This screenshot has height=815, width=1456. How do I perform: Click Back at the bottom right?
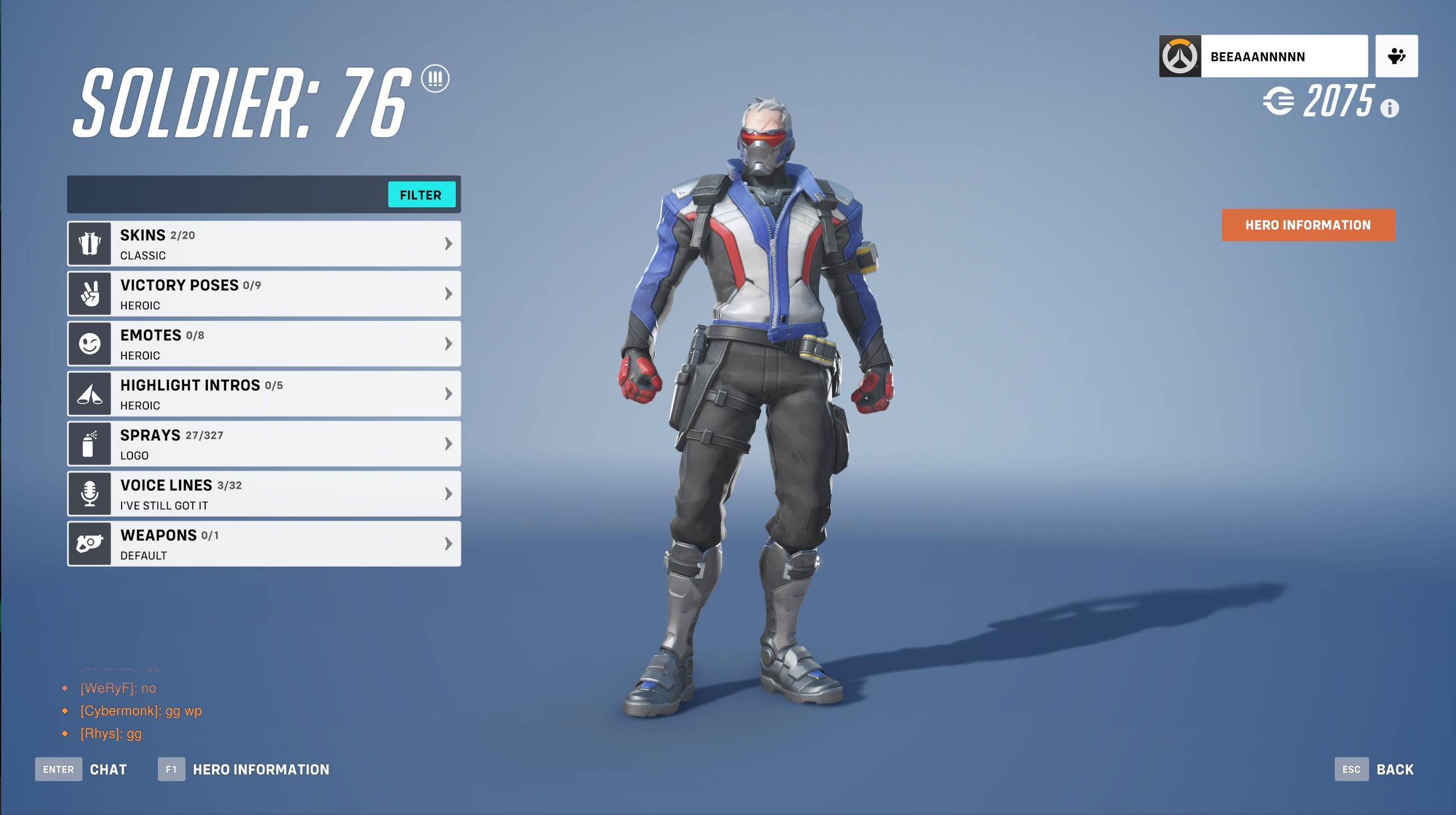tap(1395, 769)
